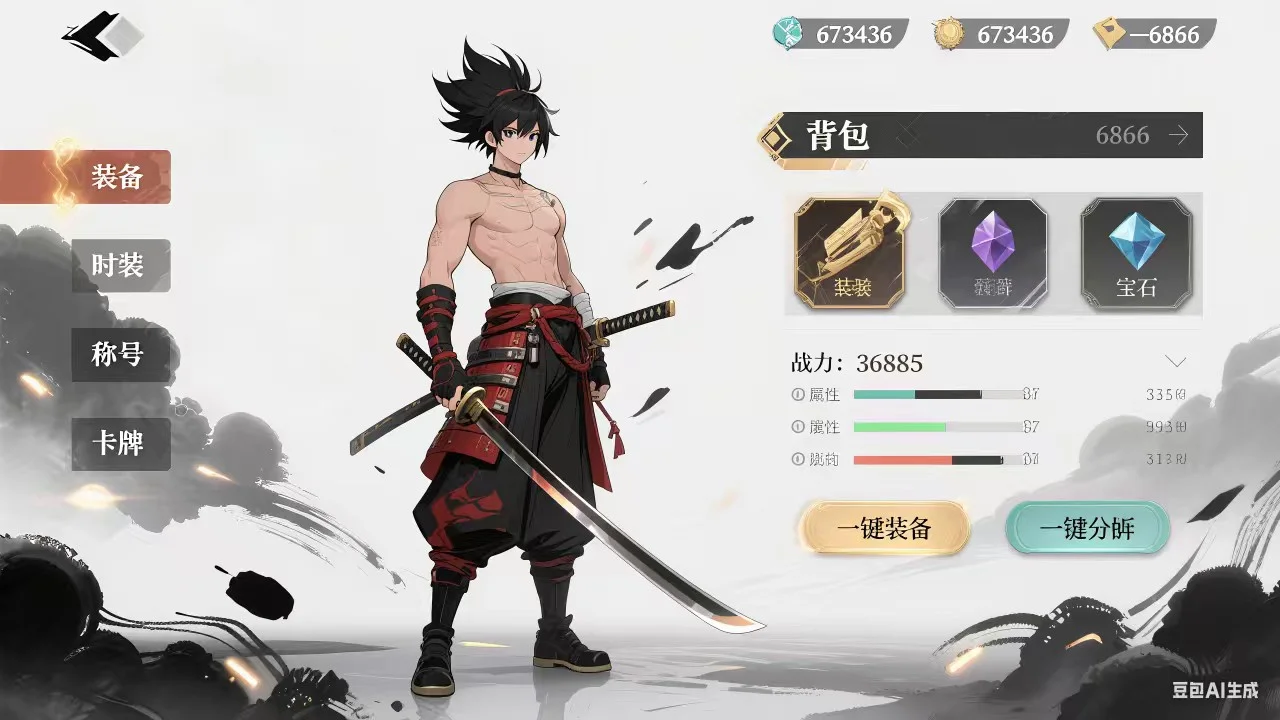Open the 背包 arrow
The width and height of the screenshot is (1280, 720).
pyautogui.click(x=1179, y=135)
